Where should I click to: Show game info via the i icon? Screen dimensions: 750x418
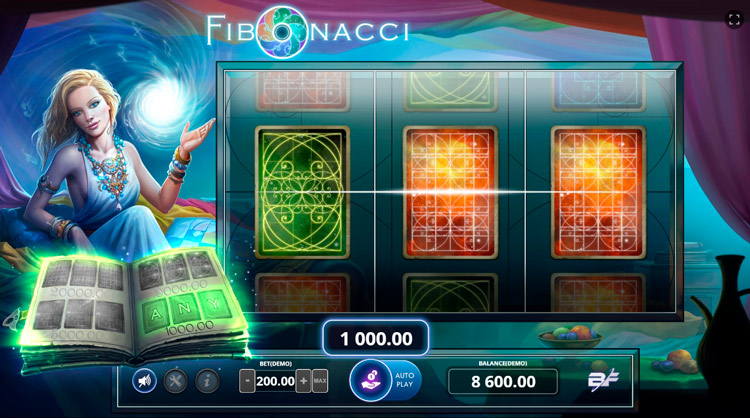coord(207,380)
